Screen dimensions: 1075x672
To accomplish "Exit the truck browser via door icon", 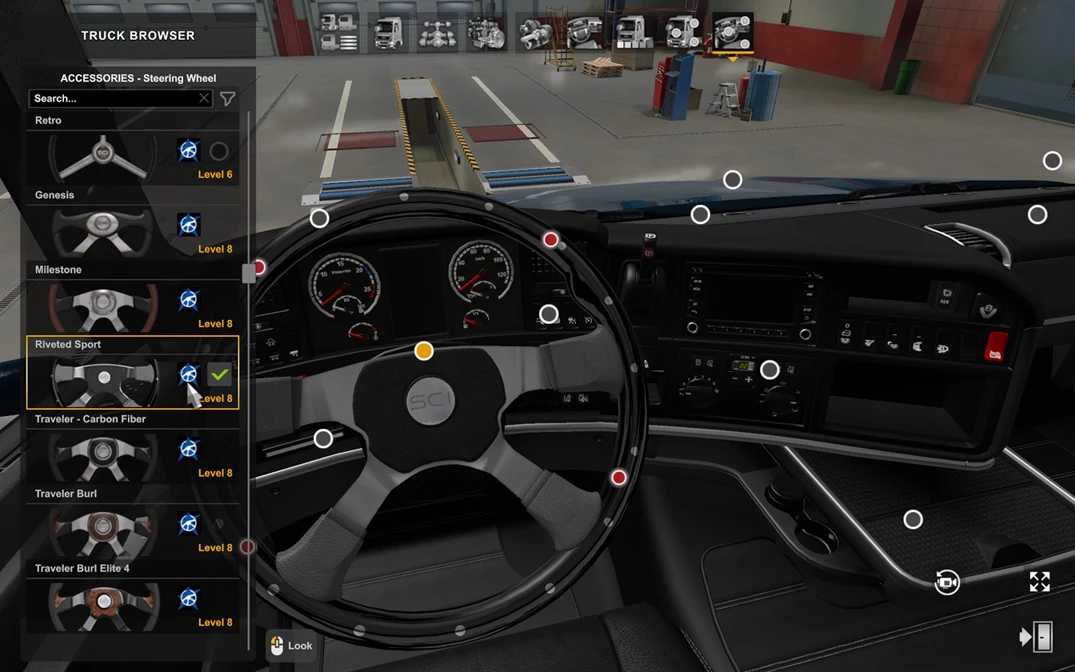I will 1036,637.
